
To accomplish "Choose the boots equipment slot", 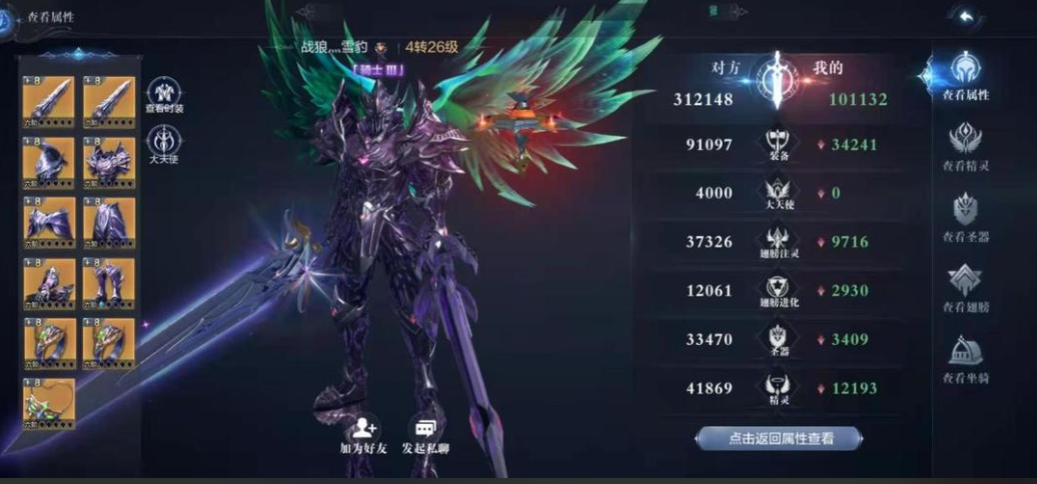I will [109, 282].
